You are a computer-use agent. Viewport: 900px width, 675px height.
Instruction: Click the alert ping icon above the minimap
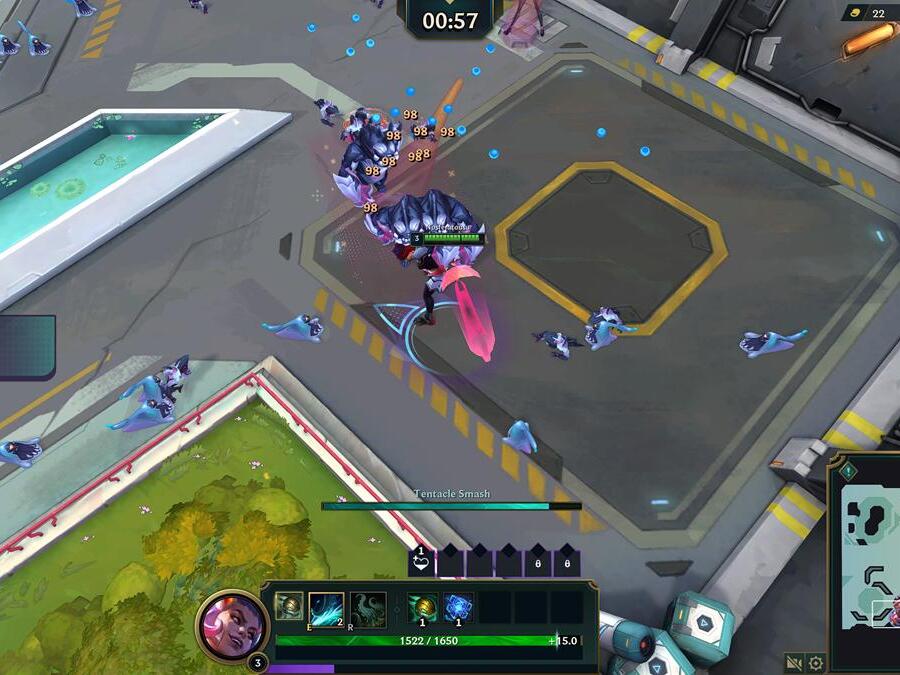point(848,470)
